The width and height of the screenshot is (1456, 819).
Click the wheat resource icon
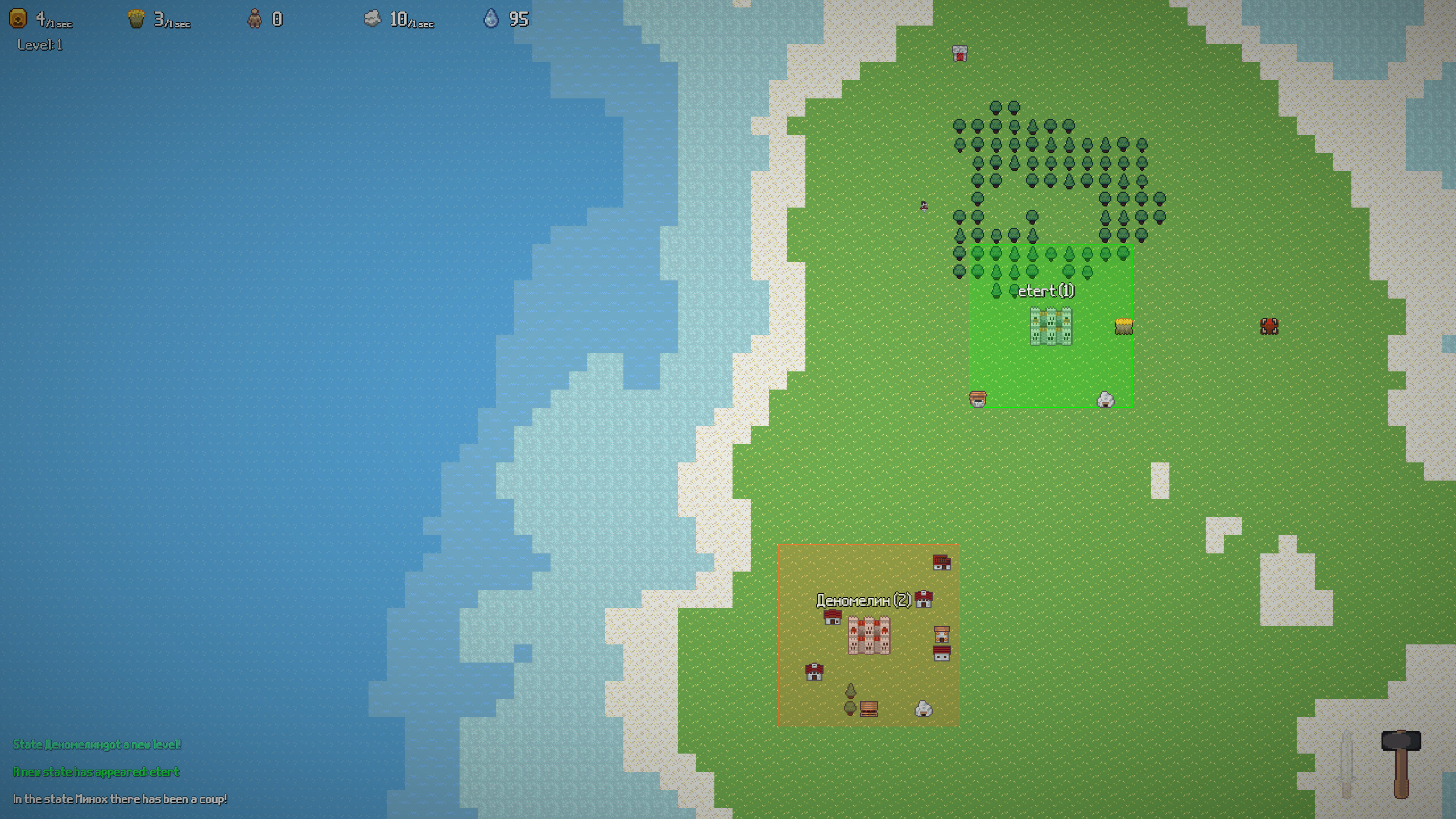(x=136, y=19)
